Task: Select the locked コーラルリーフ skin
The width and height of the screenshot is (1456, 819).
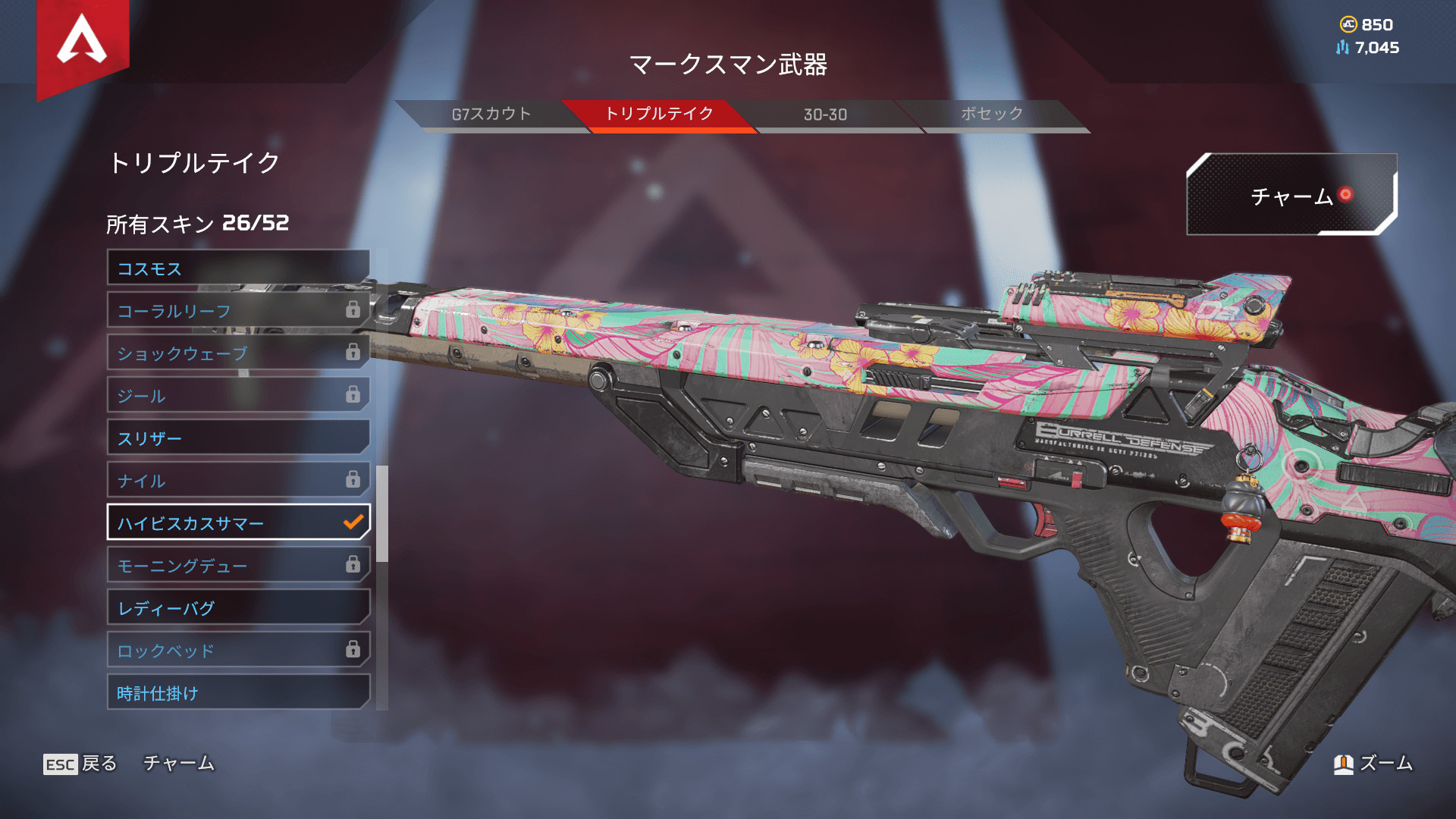Action: click(238, 311)
